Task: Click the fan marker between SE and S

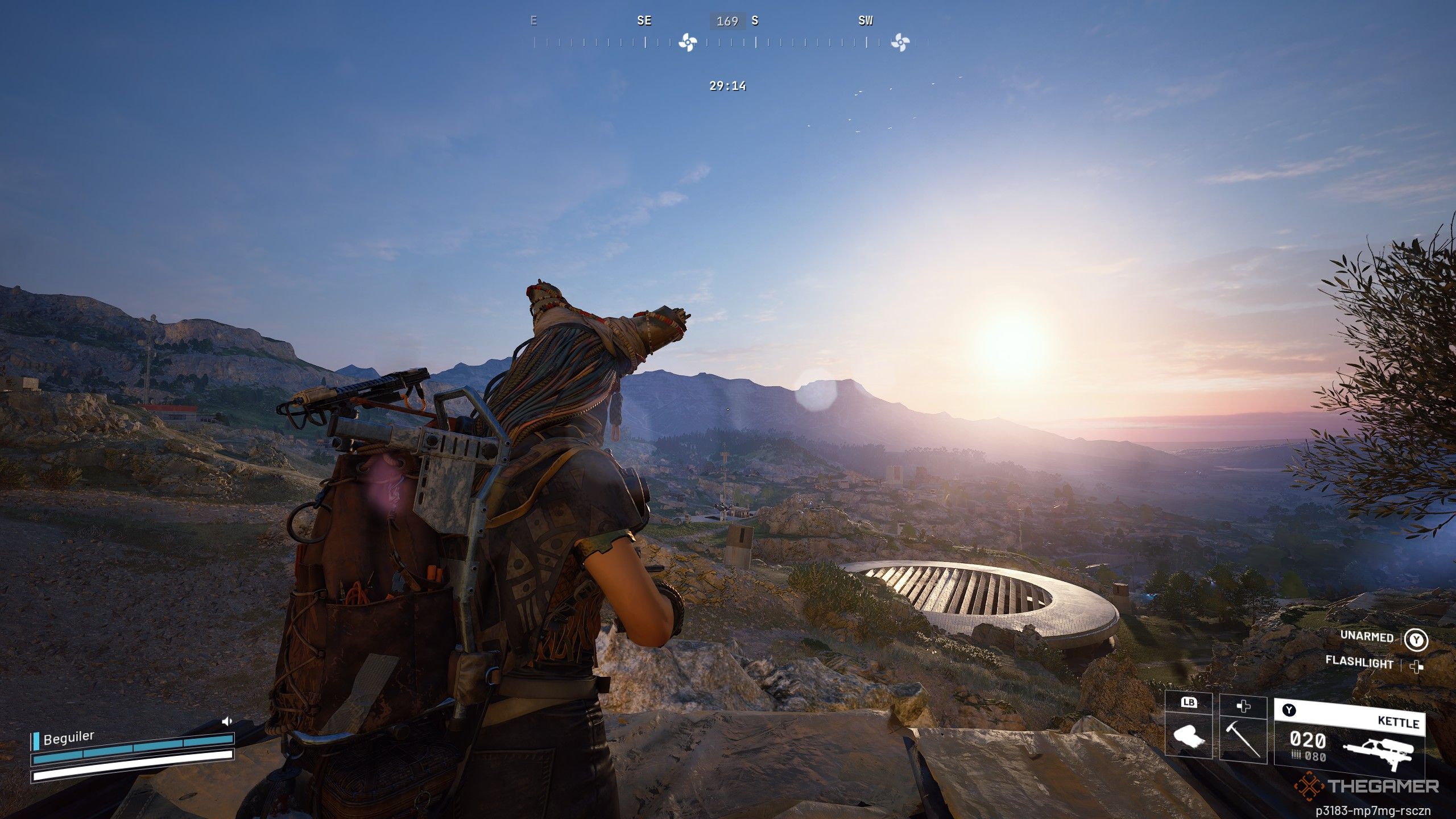Action: 688,42
